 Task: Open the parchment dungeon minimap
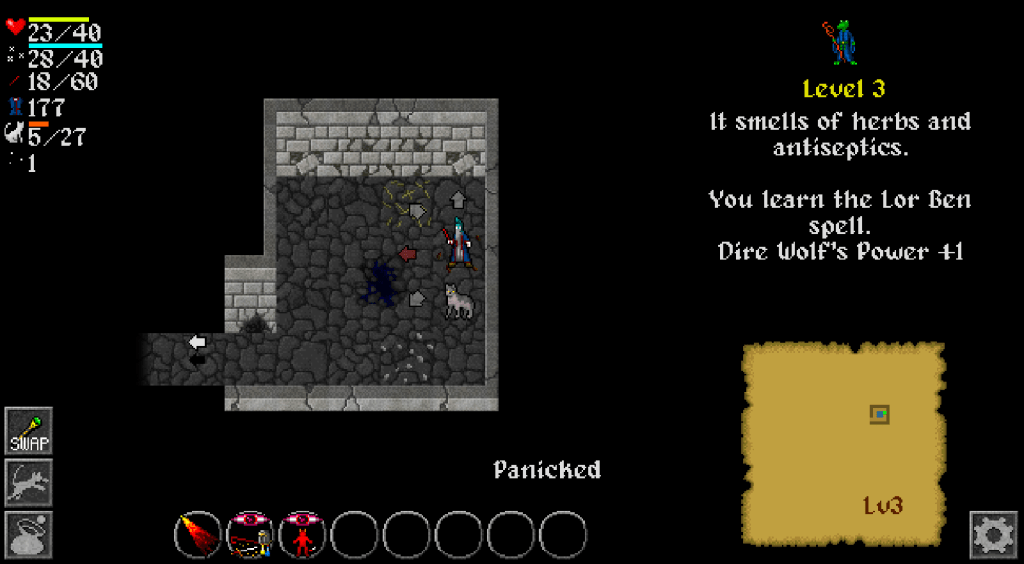pyautogui.click(x=844, y=441)
